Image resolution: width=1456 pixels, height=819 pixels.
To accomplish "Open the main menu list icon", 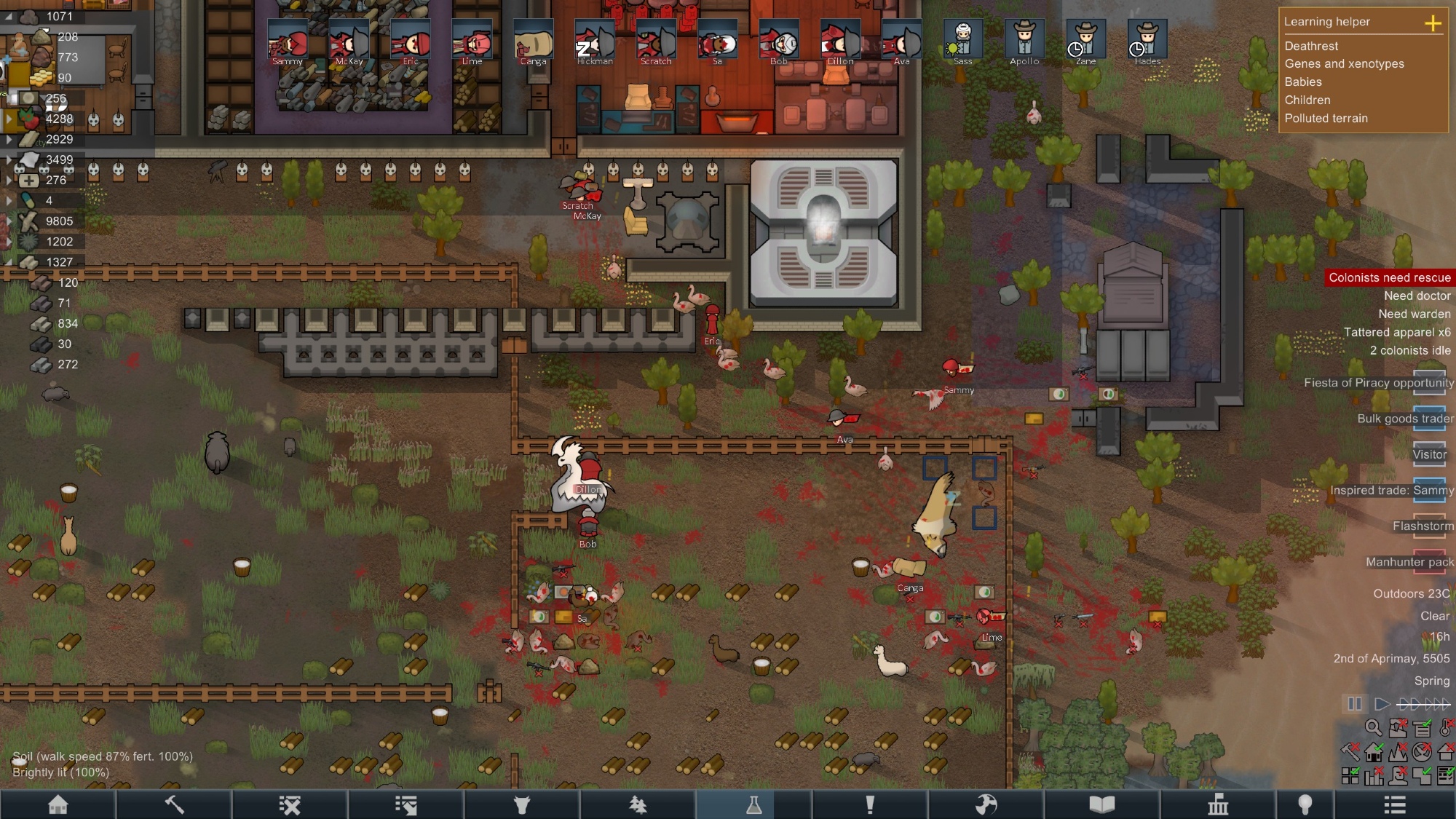I will [1394, 804].
